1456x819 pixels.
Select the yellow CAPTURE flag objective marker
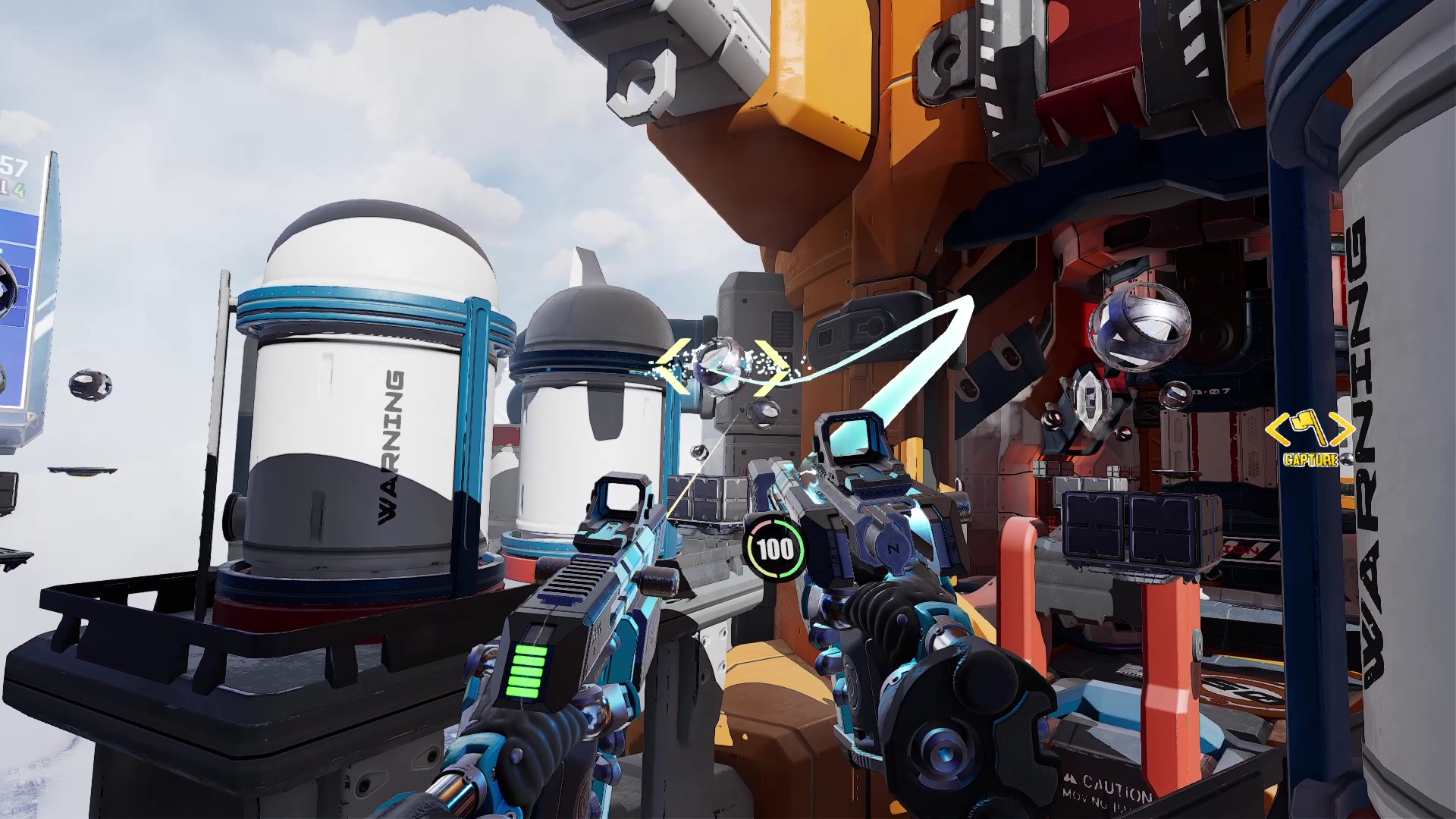pyautogui.click(x=1310, y=432)
